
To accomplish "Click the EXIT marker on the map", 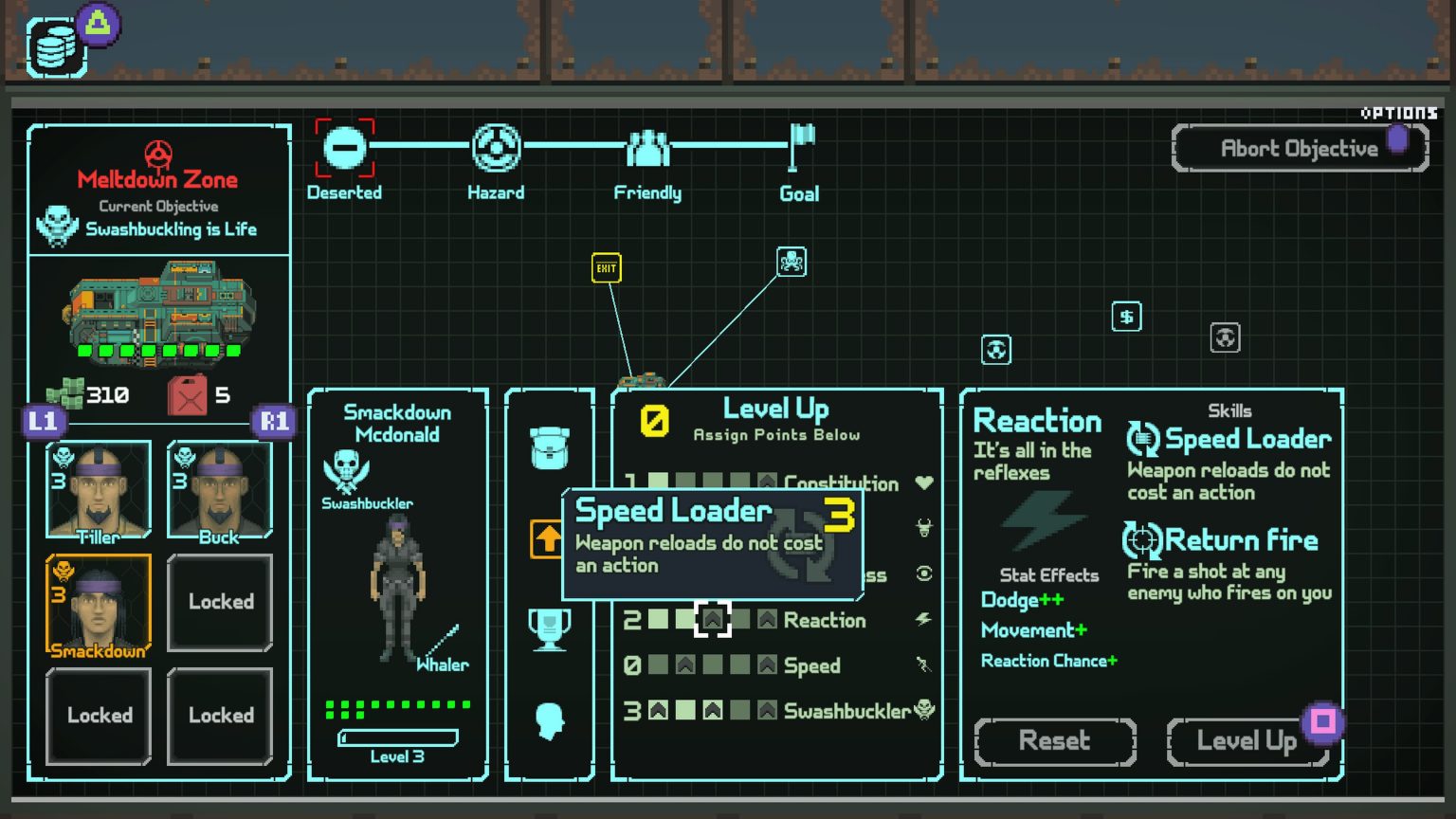I will pos(606,269).
